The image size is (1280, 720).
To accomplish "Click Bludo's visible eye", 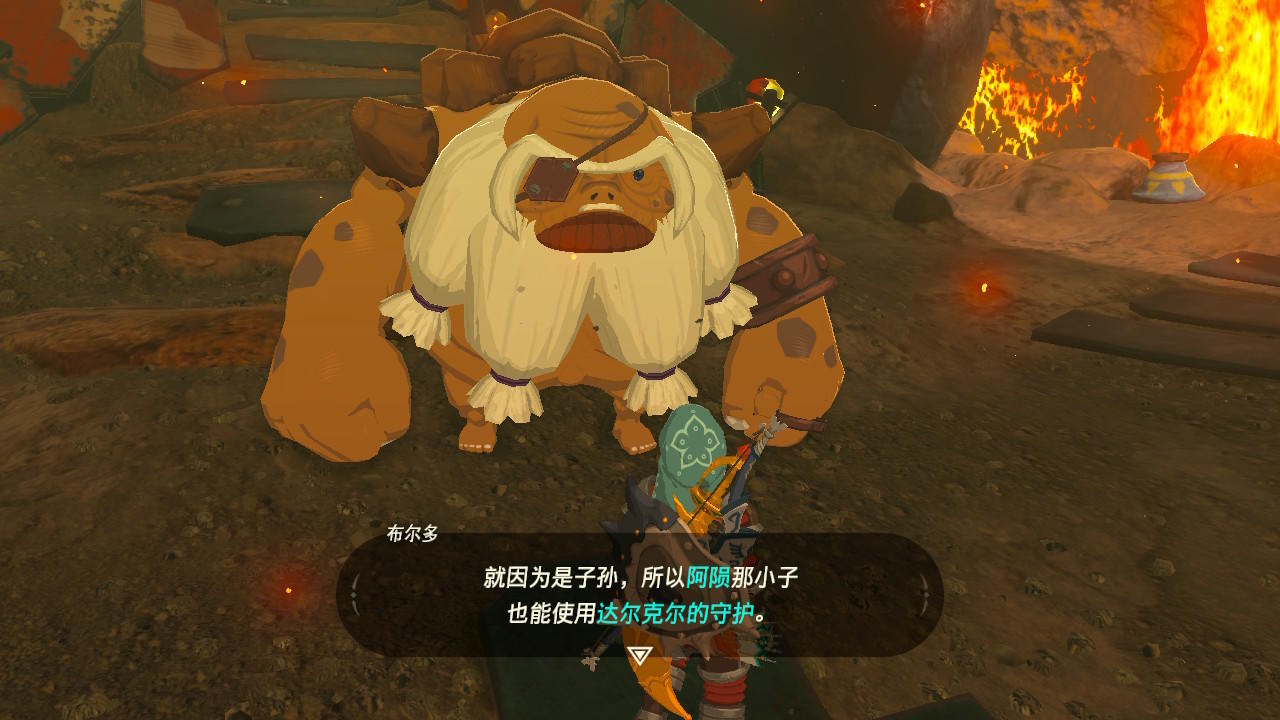I will [637, 176].
